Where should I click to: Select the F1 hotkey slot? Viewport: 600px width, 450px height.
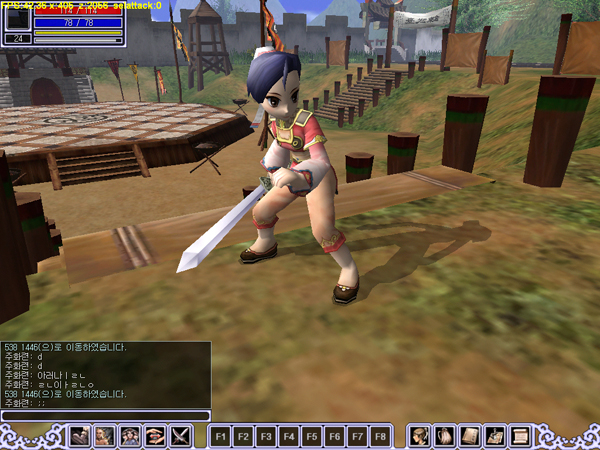[220, 437]
